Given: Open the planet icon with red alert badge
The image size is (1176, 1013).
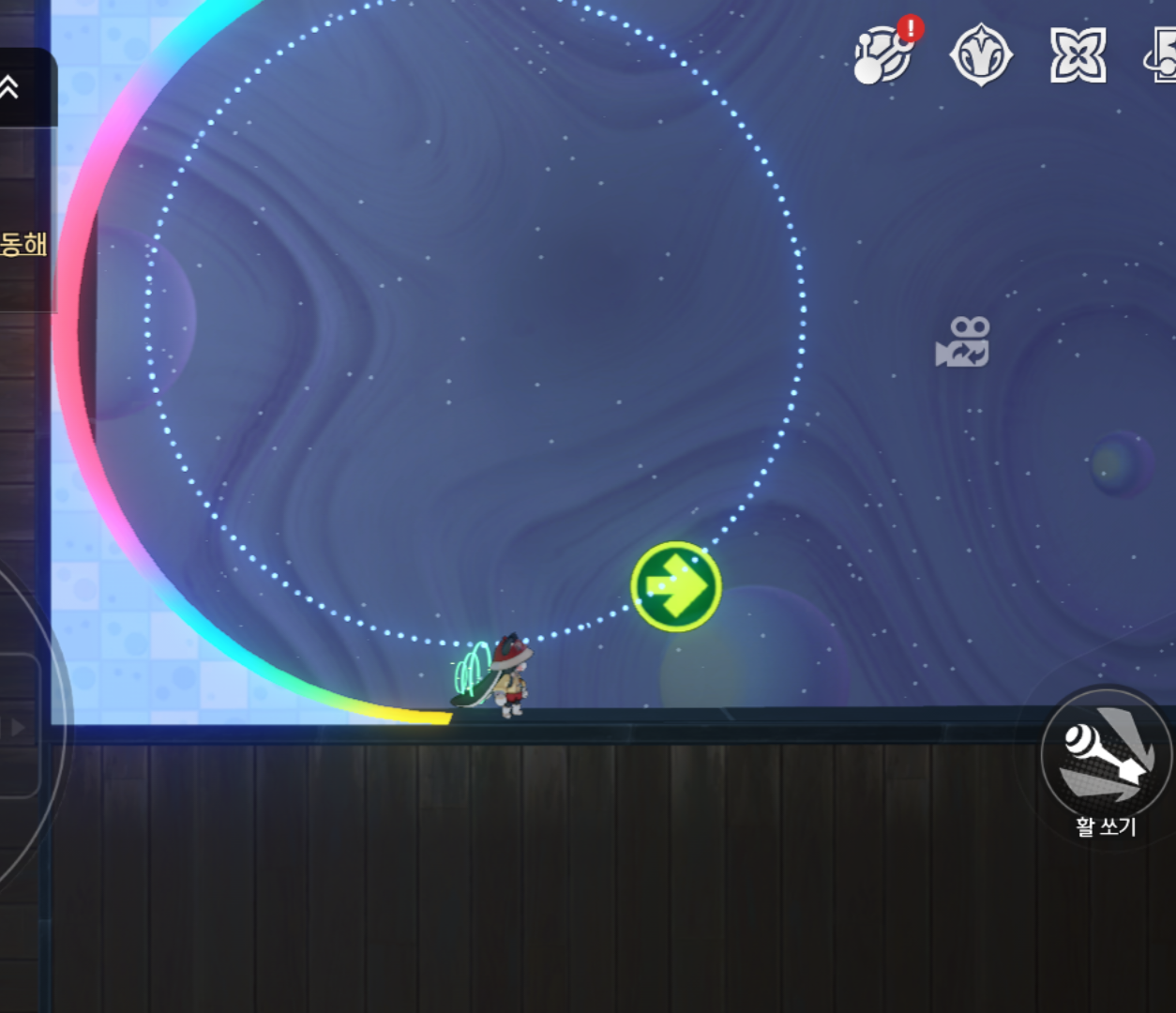Looking at the screenshot, I should (x=882, y=55).
